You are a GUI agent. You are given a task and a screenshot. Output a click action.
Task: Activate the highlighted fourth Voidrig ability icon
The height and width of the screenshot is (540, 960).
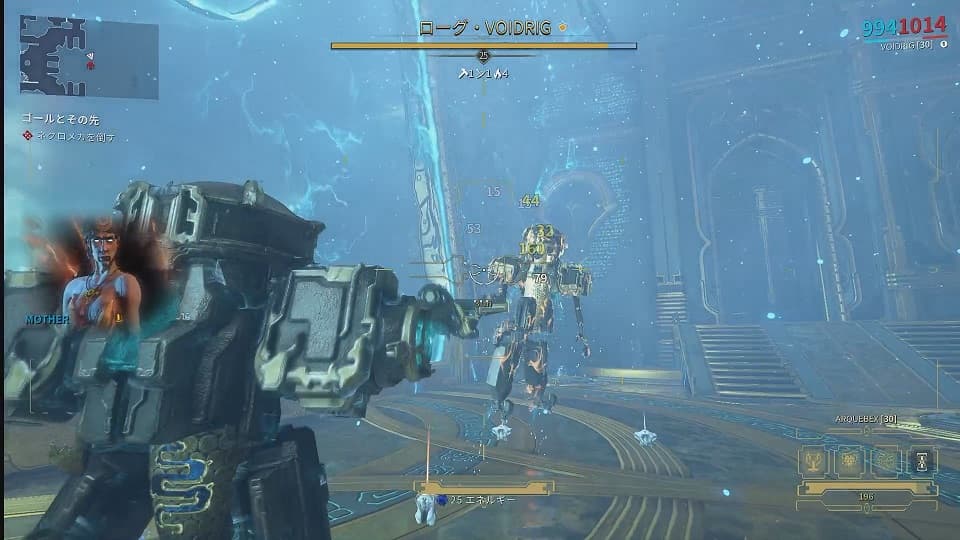[x=921, y=460]
